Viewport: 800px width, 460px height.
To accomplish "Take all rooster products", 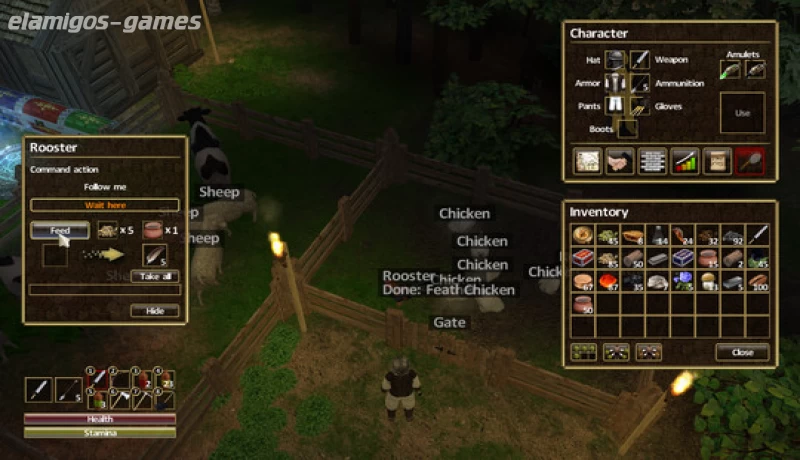I will tap(155, 276).
